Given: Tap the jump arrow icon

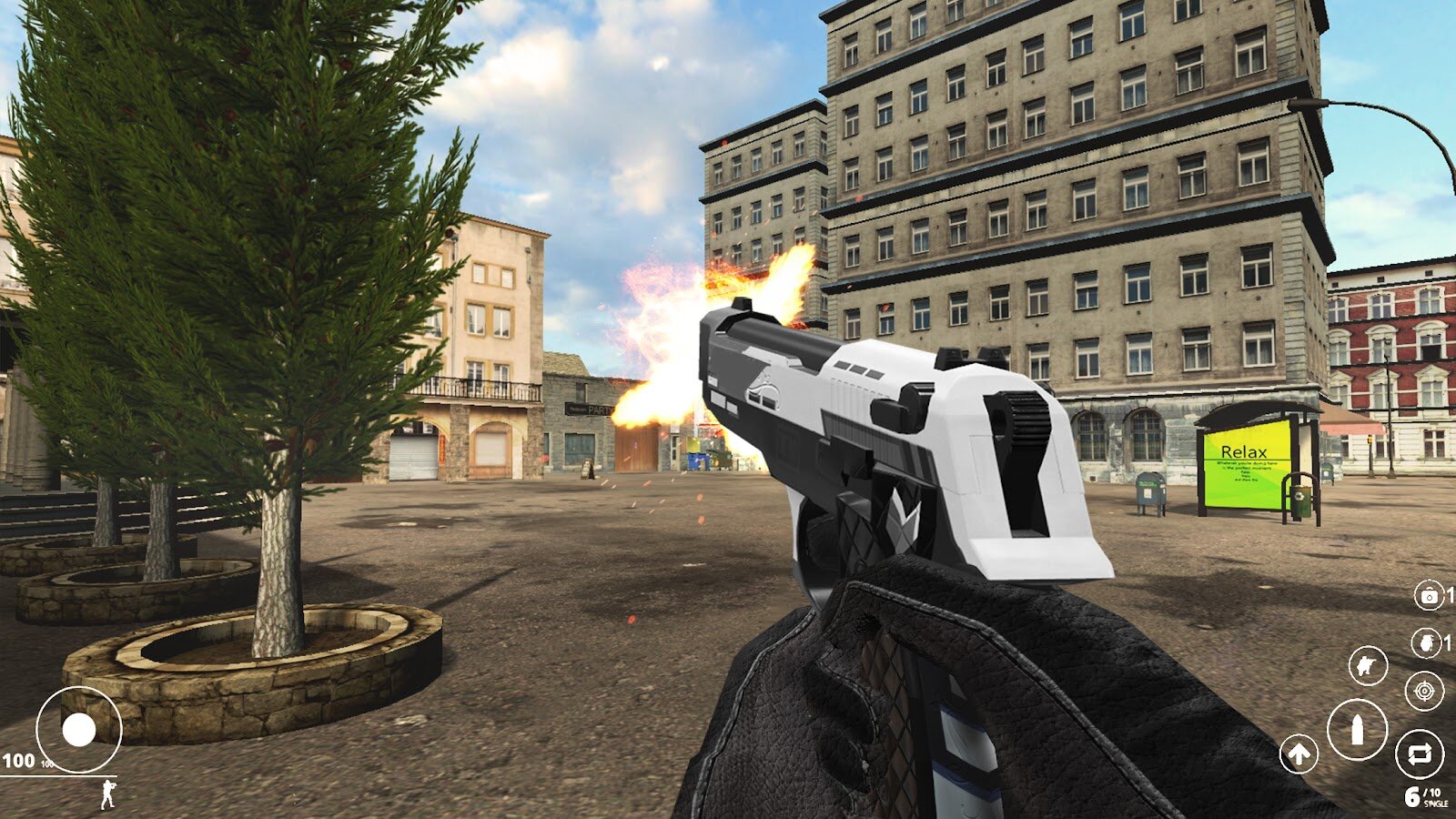Looking at the screenshot, I should coord(1298,753).
